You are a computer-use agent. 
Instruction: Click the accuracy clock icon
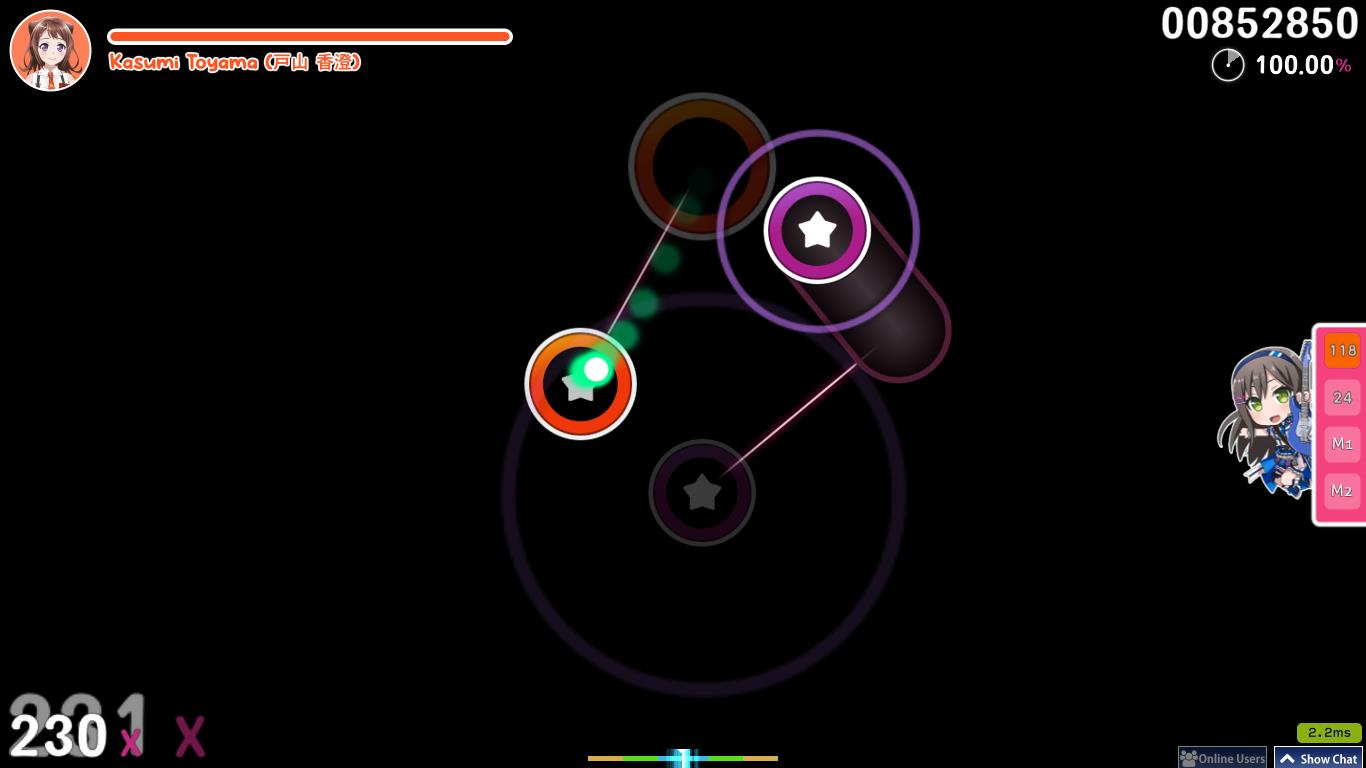click(1228, 65)
